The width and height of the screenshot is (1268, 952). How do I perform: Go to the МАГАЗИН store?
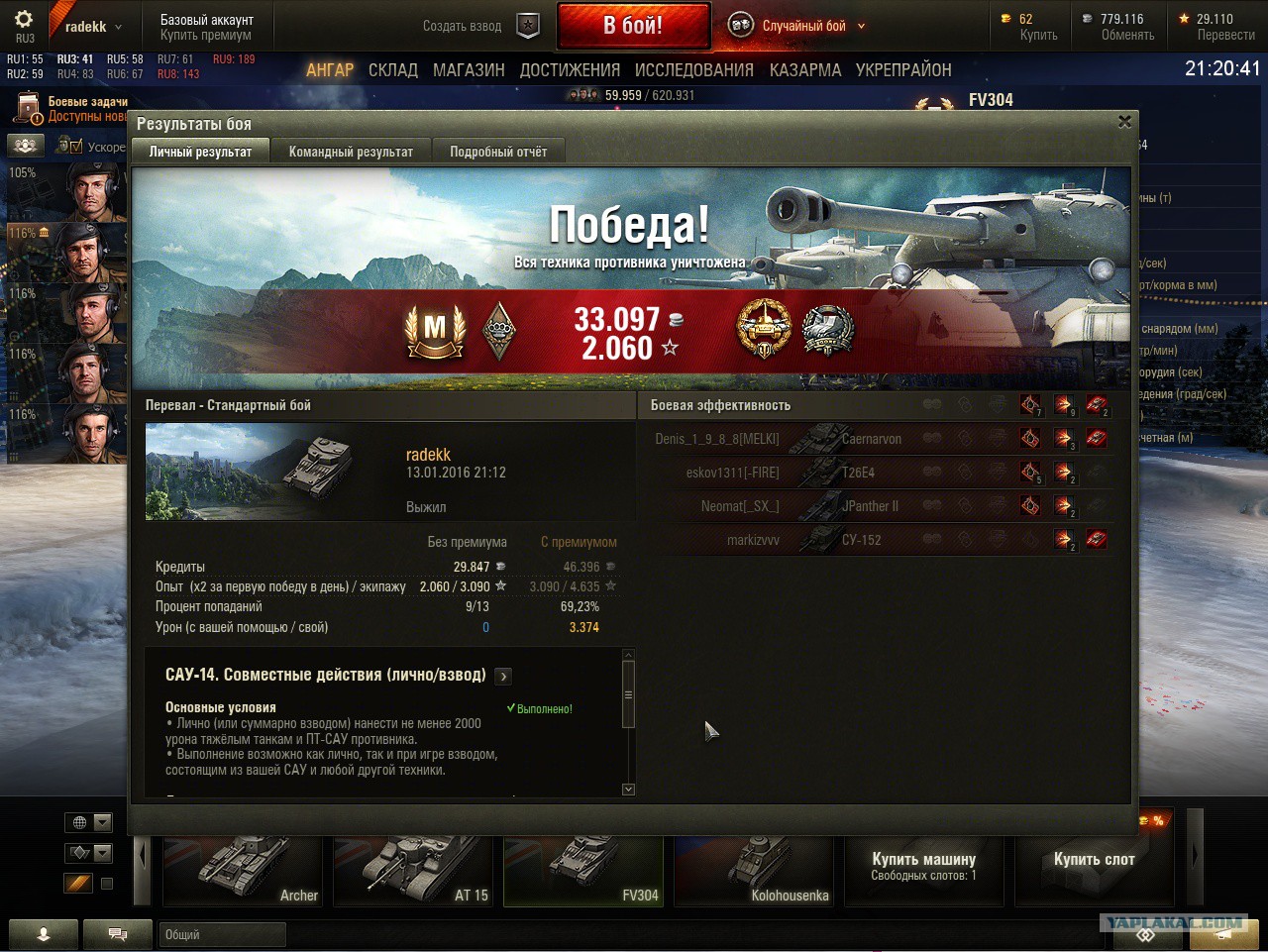click(469, 70)
